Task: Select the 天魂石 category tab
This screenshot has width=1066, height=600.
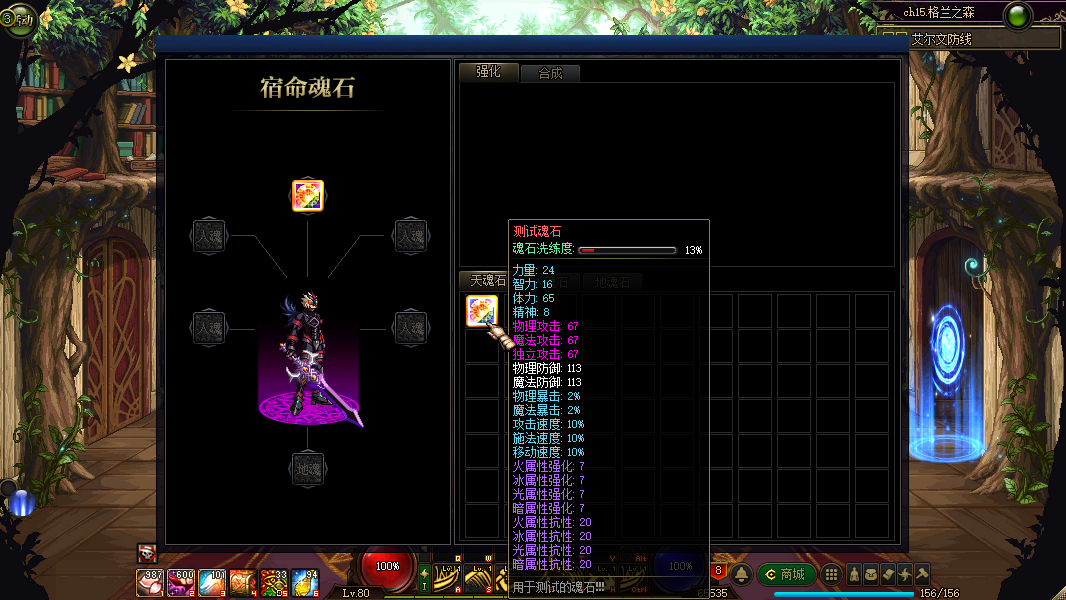Action: click(x=483, y=281)
